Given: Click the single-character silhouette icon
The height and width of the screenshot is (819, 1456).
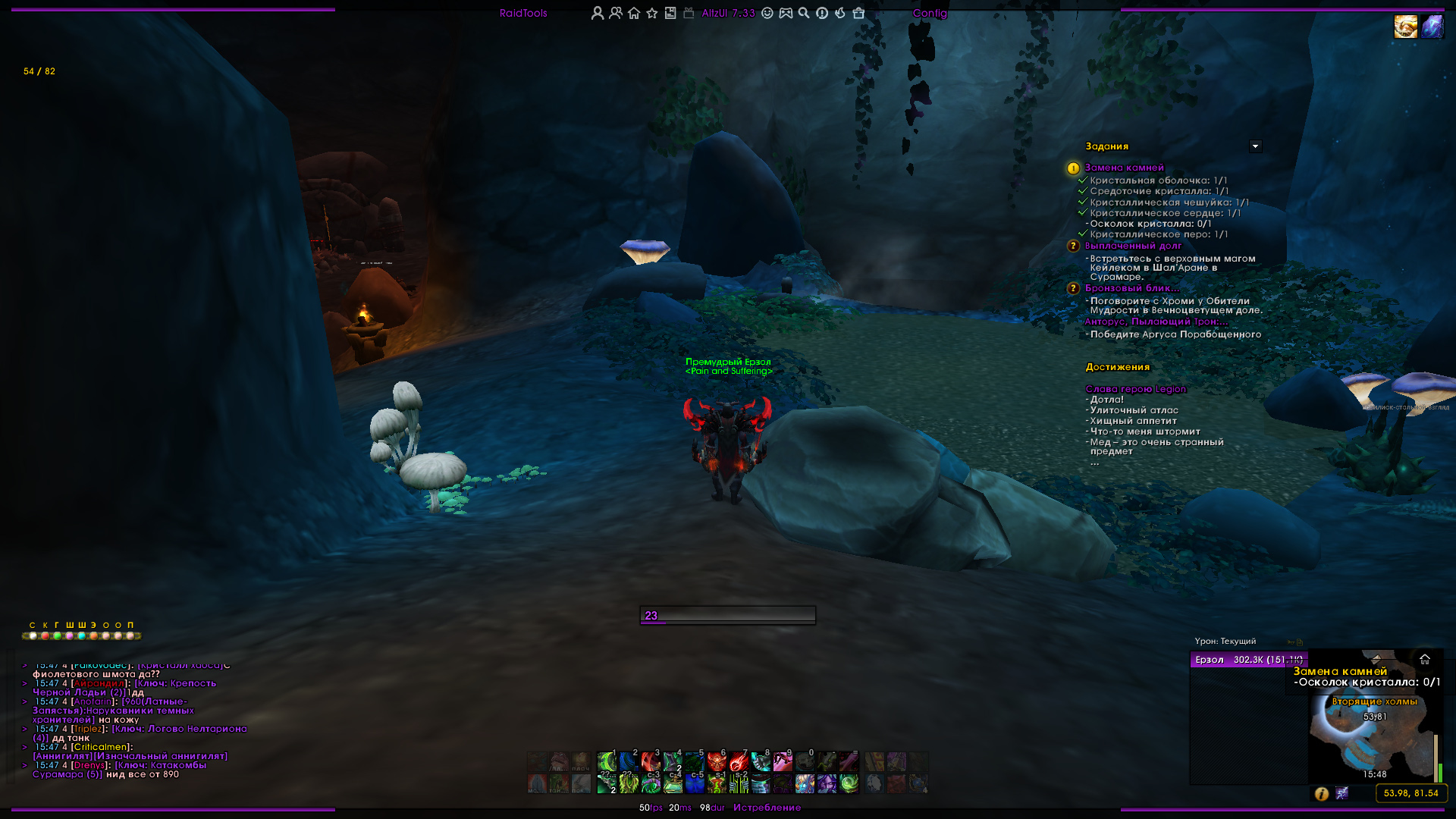Looking at the screenshot, I should pyautogui.click(x=598, y=13).
